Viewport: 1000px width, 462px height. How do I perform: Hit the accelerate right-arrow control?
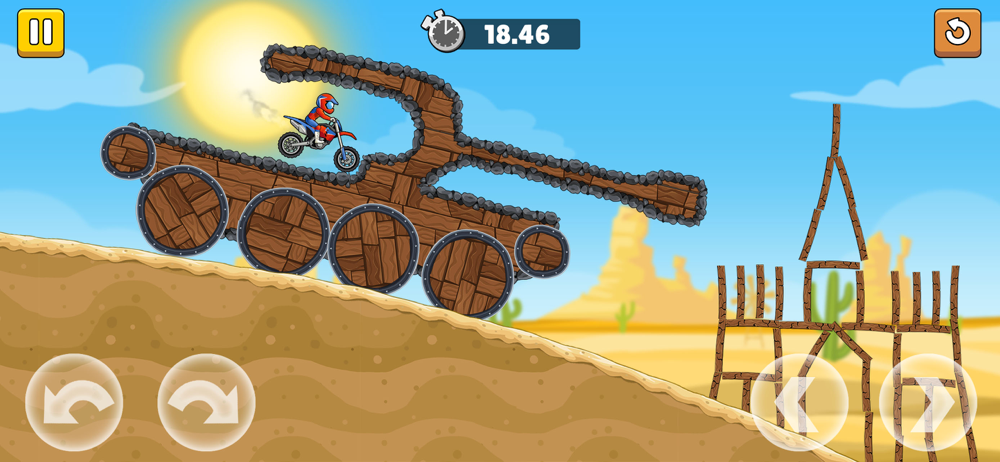pyautogui.click(x=927, y=402)
